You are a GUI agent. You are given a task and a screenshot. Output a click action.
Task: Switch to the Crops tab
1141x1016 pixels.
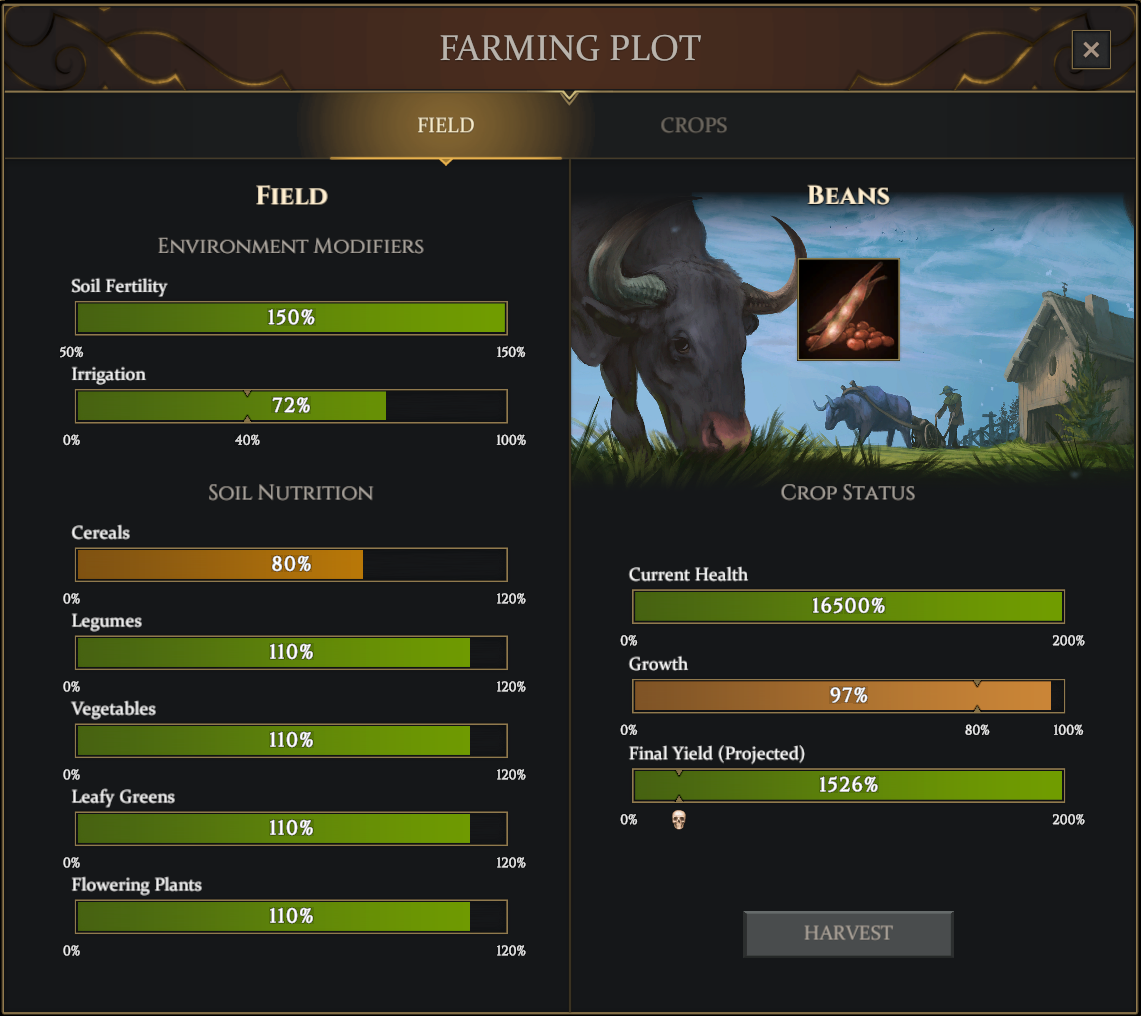693,126
